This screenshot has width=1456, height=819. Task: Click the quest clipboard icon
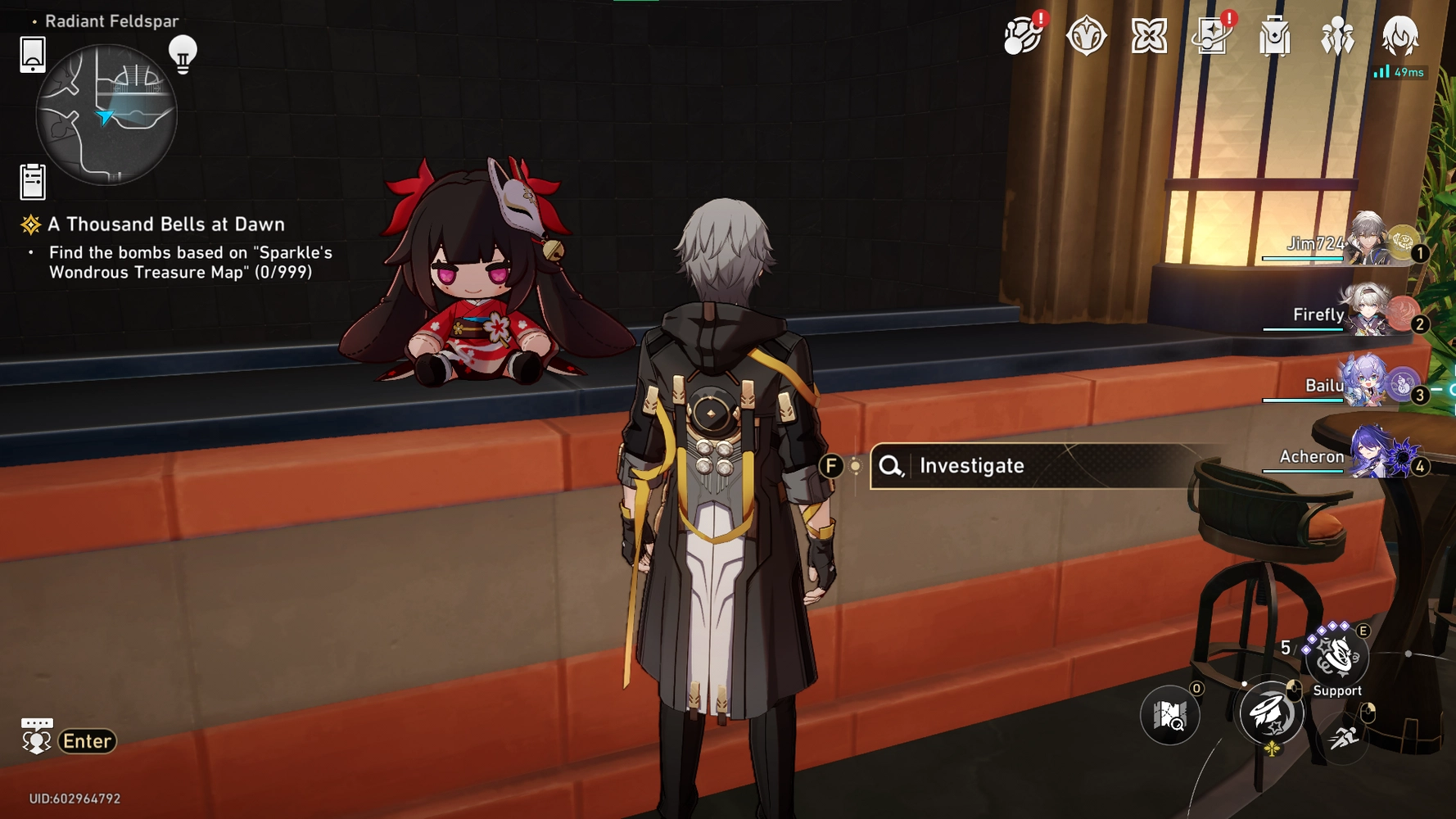(x=31, y=181)
